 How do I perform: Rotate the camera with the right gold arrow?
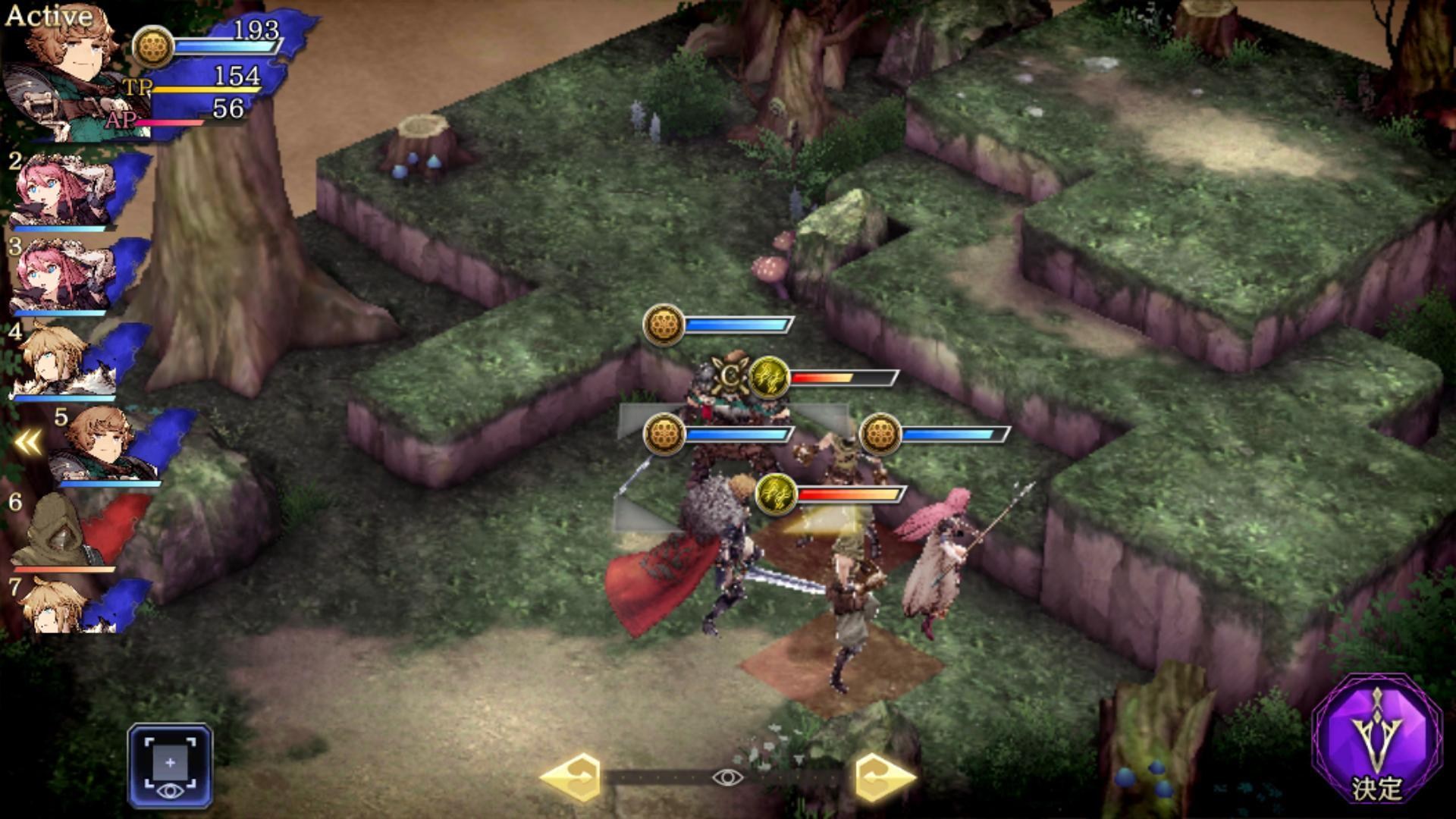click(x=884, y=777)
